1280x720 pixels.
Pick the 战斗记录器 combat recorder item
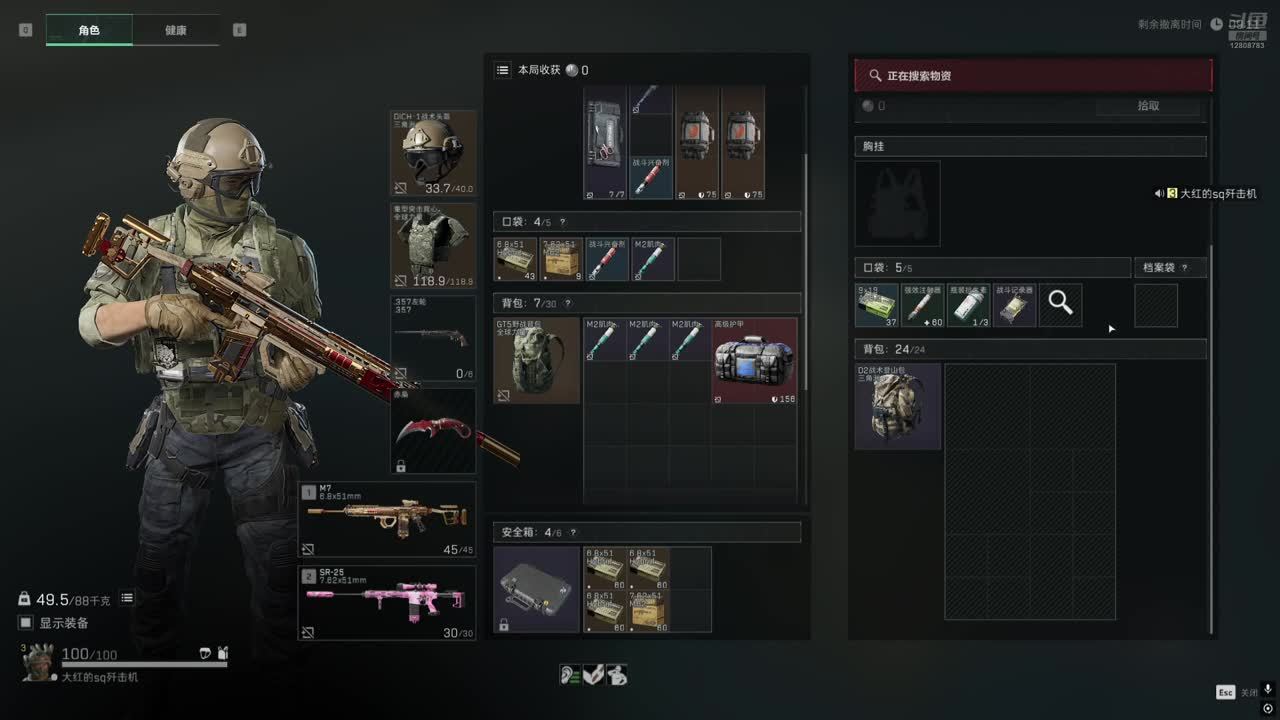[x=1014, y=306]
